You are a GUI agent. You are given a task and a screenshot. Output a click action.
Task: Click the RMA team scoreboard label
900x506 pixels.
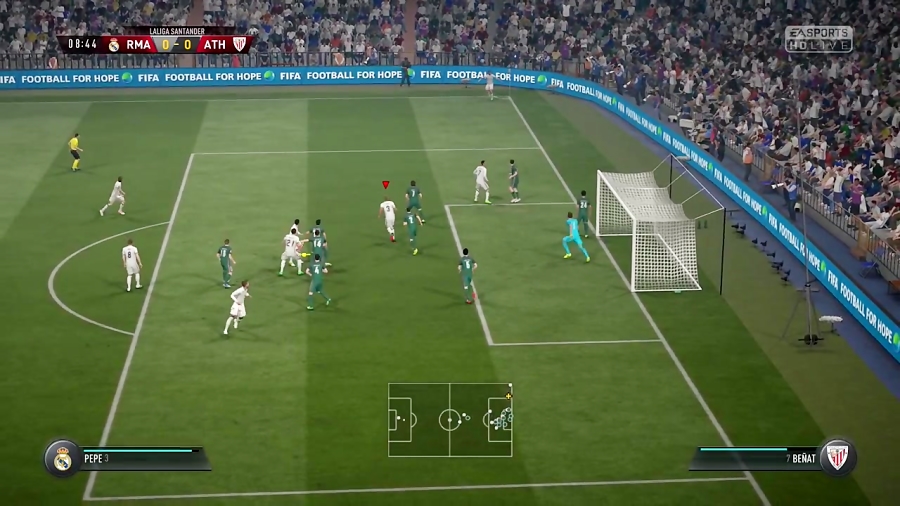[x=138, y=44]
